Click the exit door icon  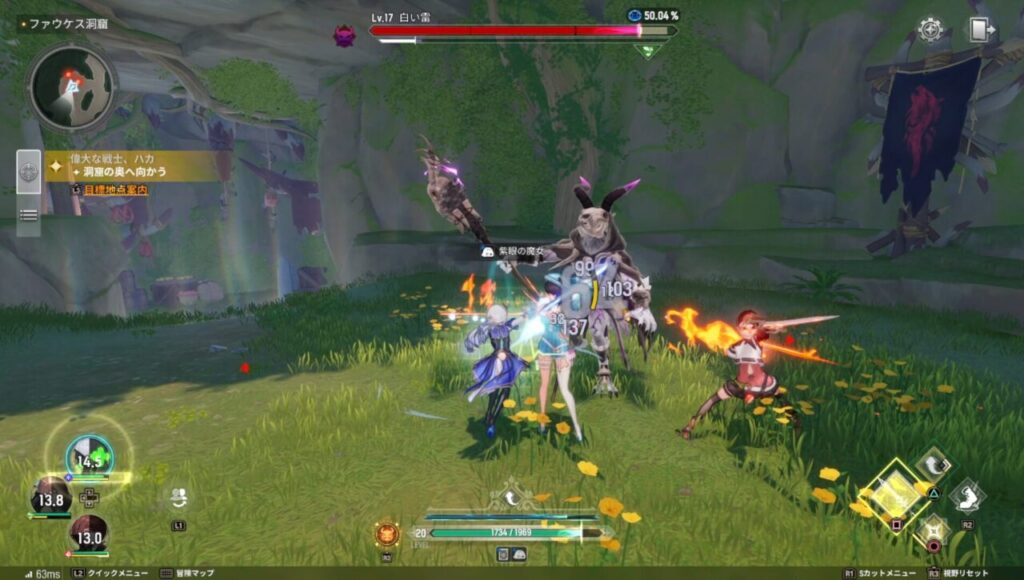click(980, 29)
